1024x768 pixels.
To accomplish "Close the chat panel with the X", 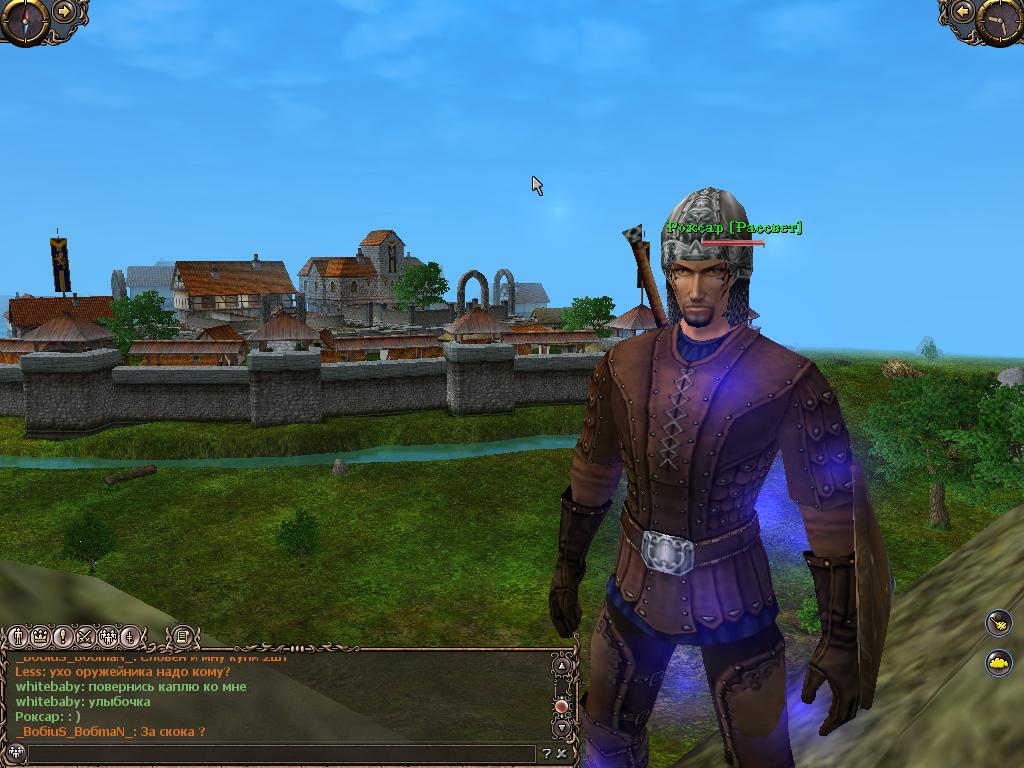I will (x=562, y=754).
